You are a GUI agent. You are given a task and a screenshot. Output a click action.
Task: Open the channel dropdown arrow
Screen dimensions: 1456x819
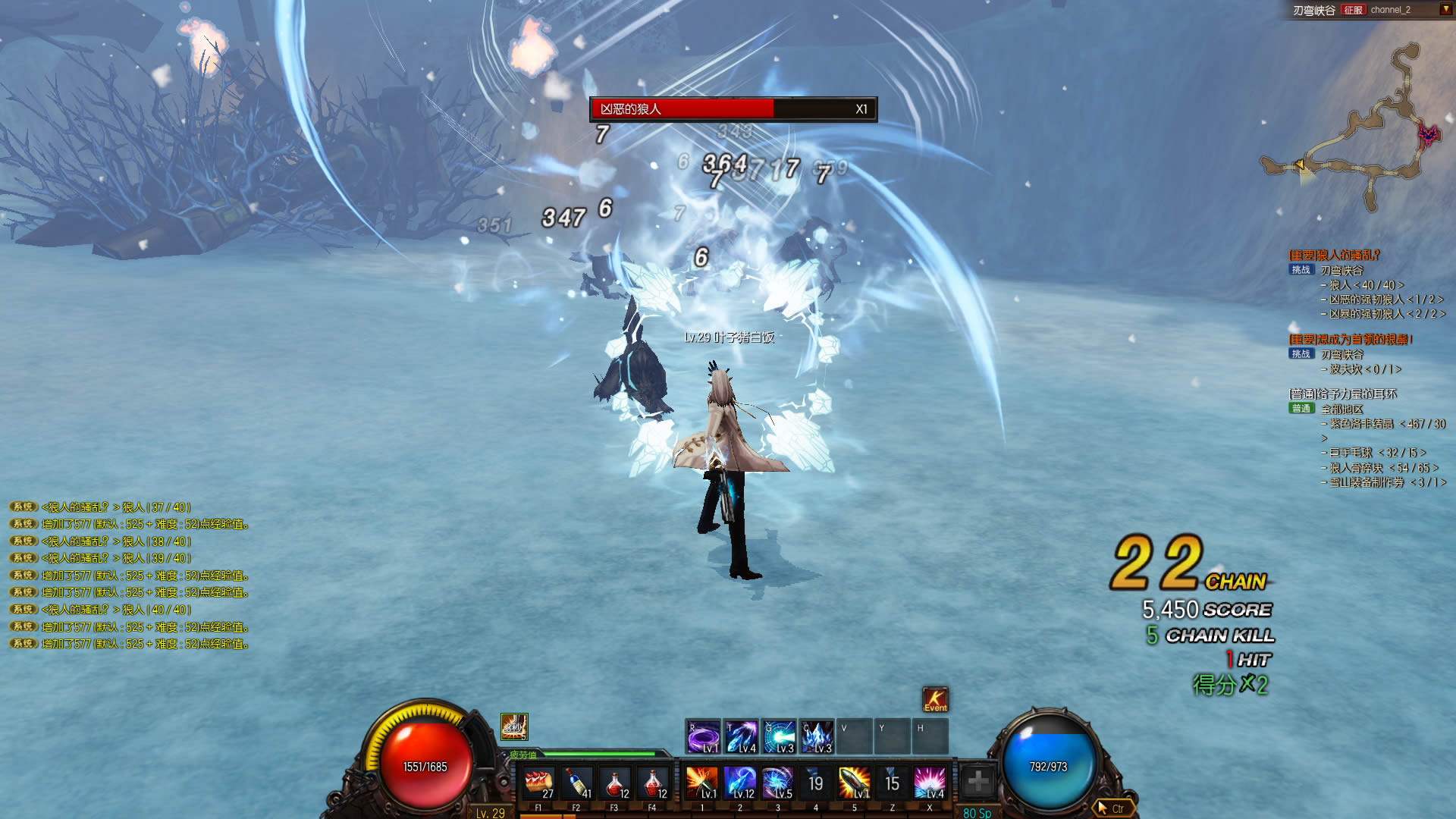click(x=1445, y=10)
